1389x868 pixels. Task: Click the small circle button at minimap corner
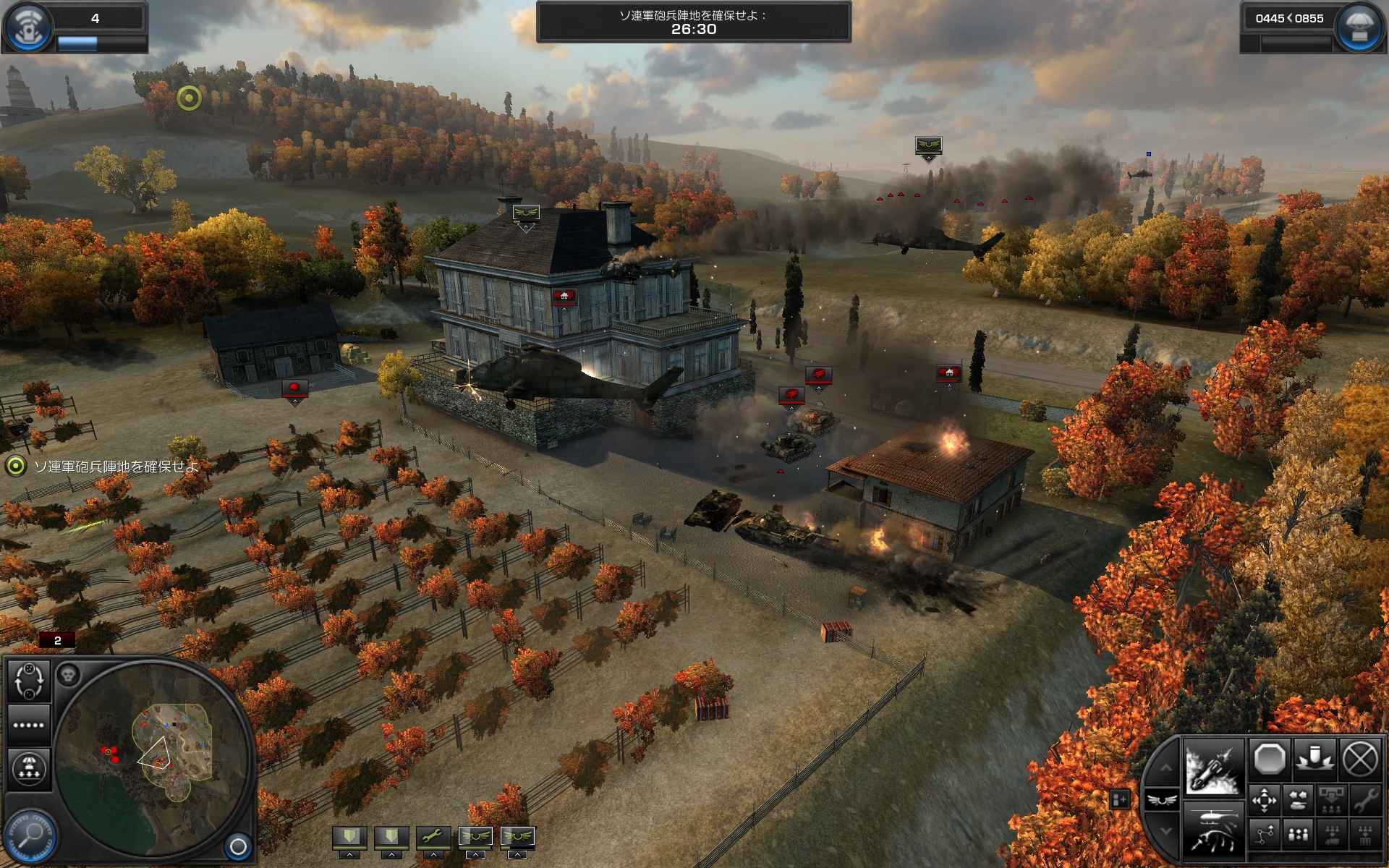(237, 846)
